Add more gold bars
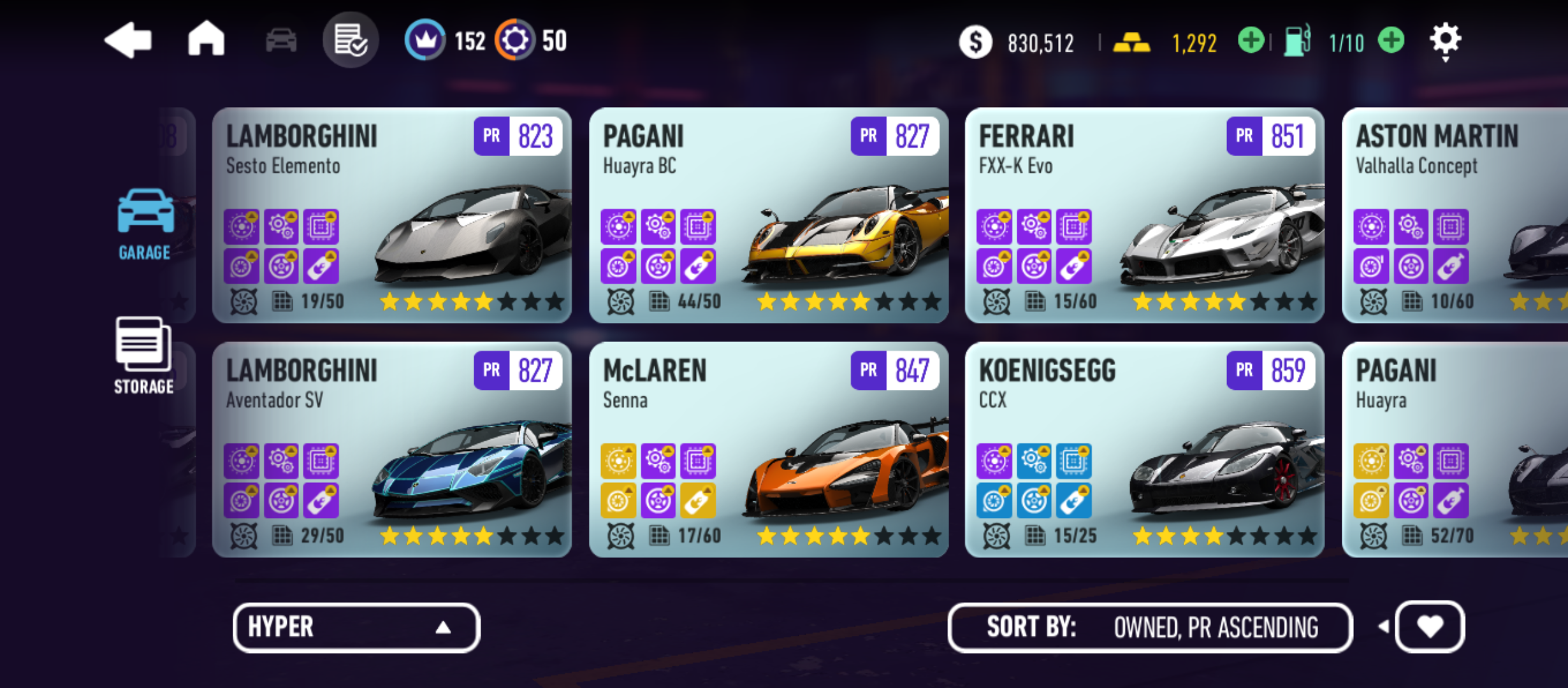 click(1251, 41)
